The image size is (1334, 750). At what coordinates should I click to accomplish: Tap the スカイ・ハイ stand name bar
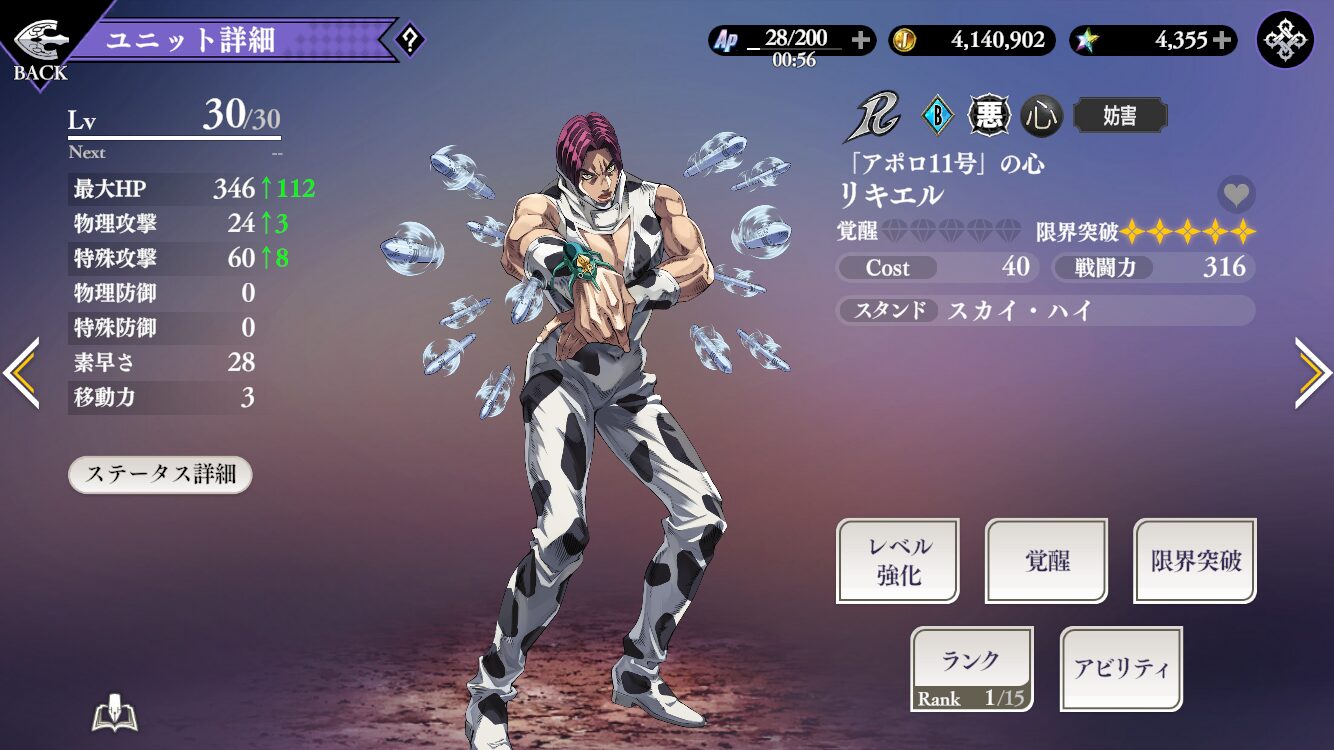click(x=1045, y=310)
